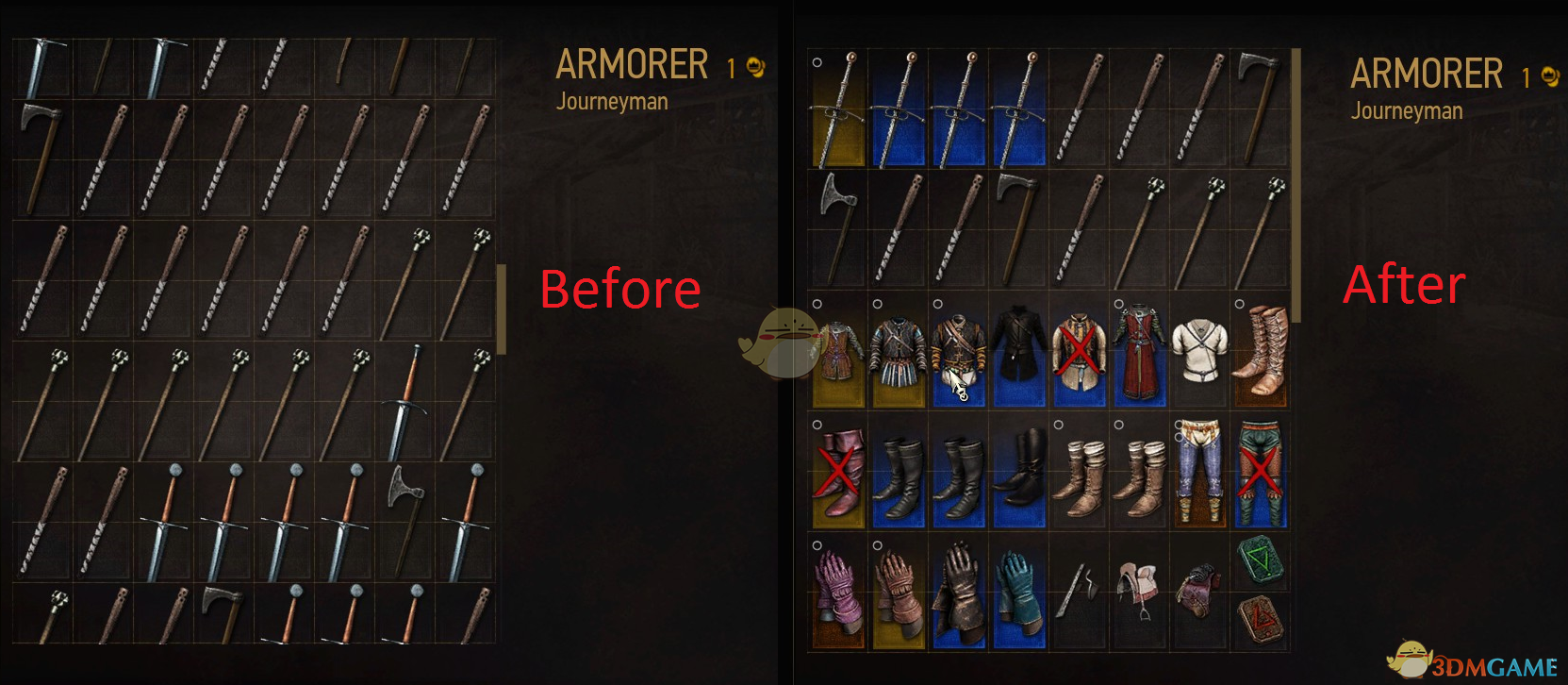Click the 3DMGAME logo watermark

click(x=1471, y=660)
